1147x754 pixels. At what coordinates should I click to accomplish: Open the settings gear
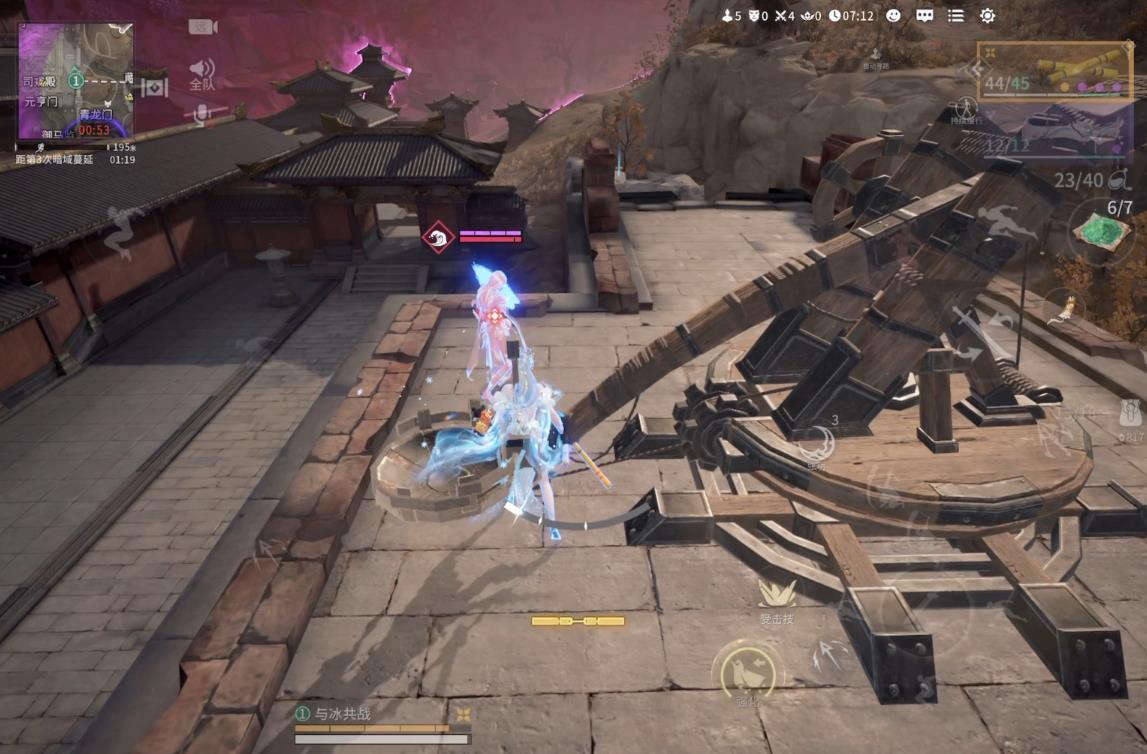[987, 16]
